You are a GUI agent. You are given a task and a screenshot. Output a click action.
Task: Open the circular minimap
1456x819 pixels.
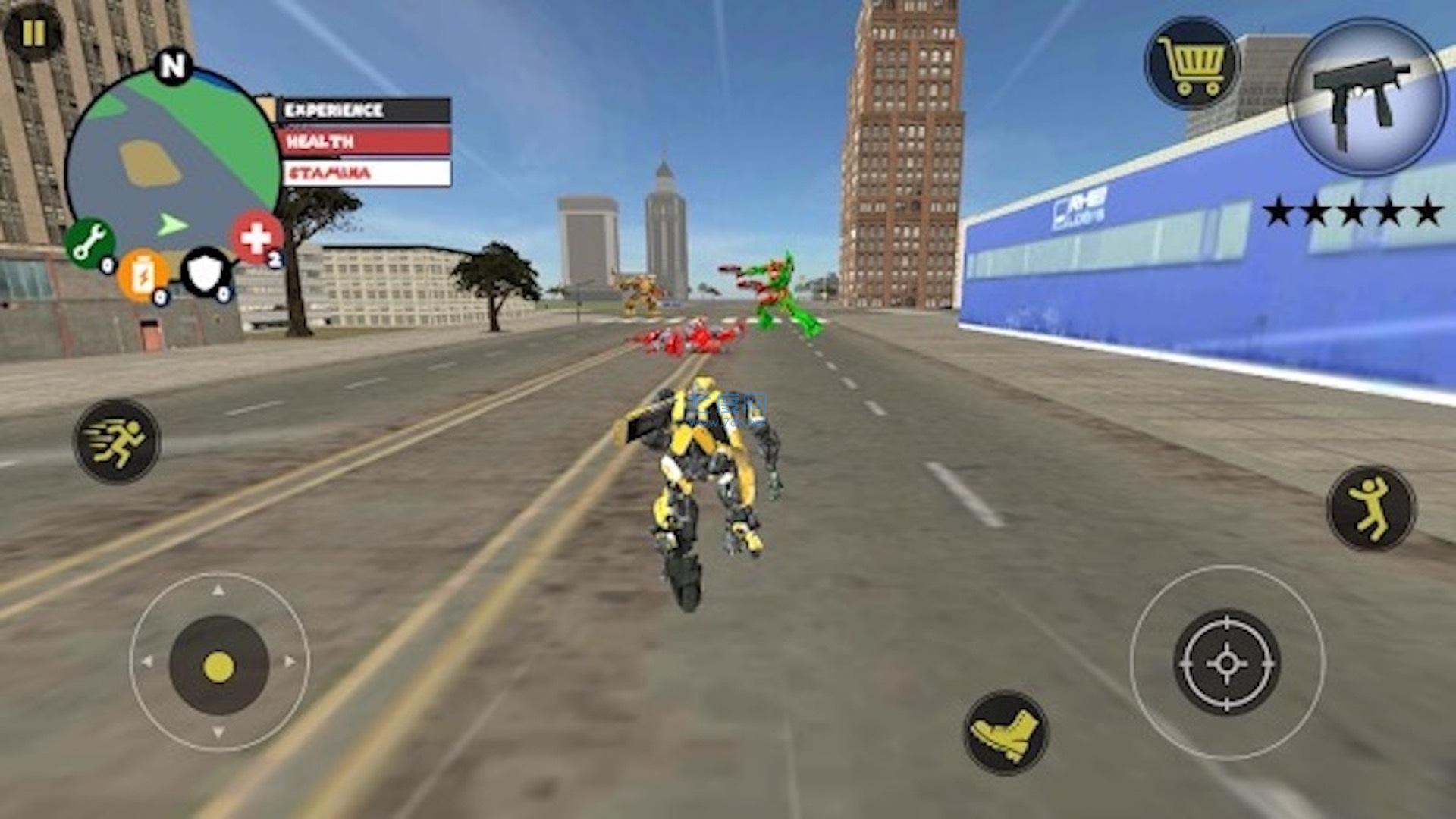click(x=173, y=163)
